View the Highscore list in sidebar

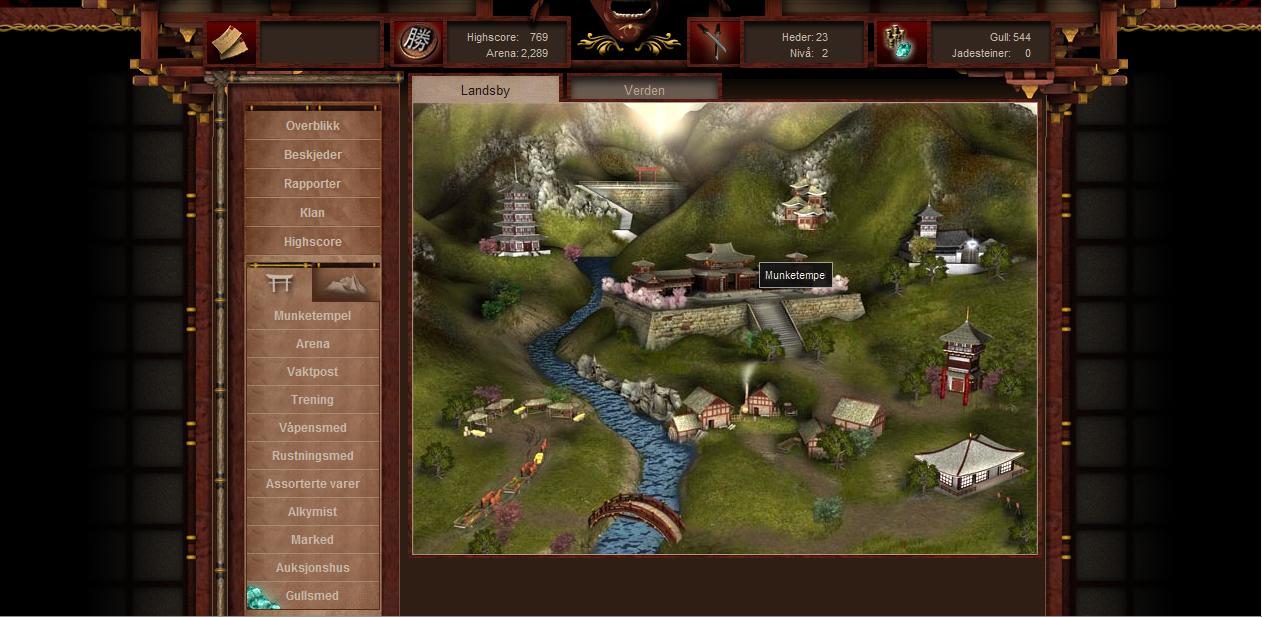click(312, 242)
